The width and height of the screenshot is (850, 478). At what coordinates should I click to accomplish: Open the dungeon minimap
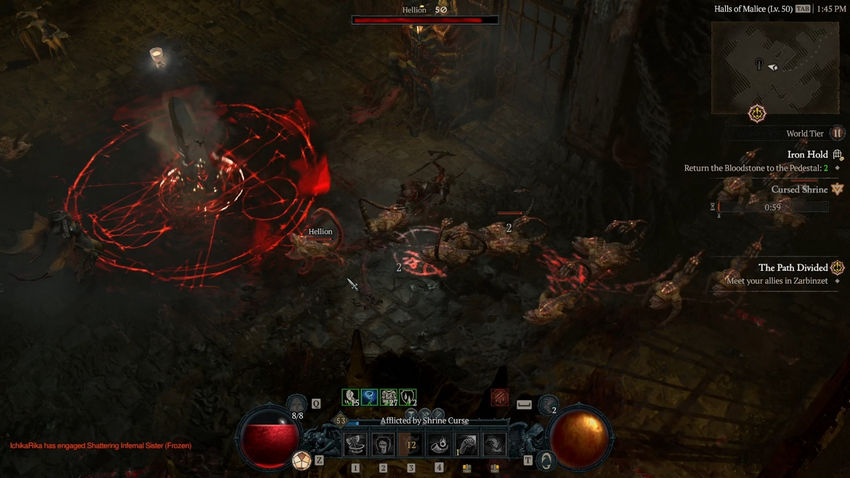(775, 67)
